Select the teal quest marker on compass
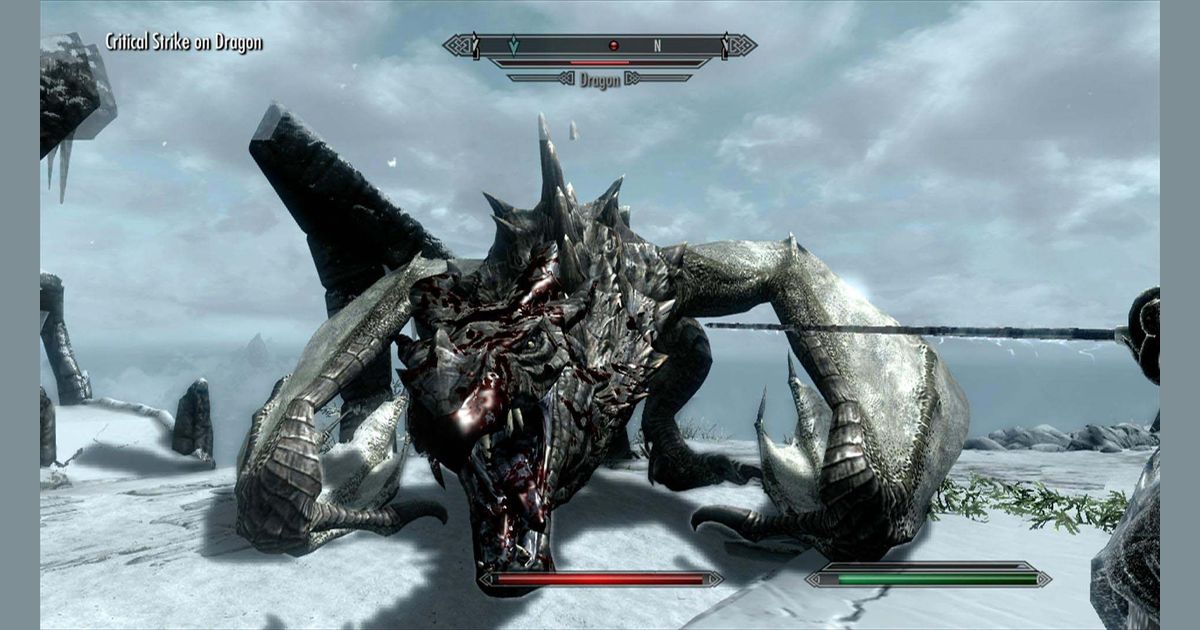 [513, 45]
